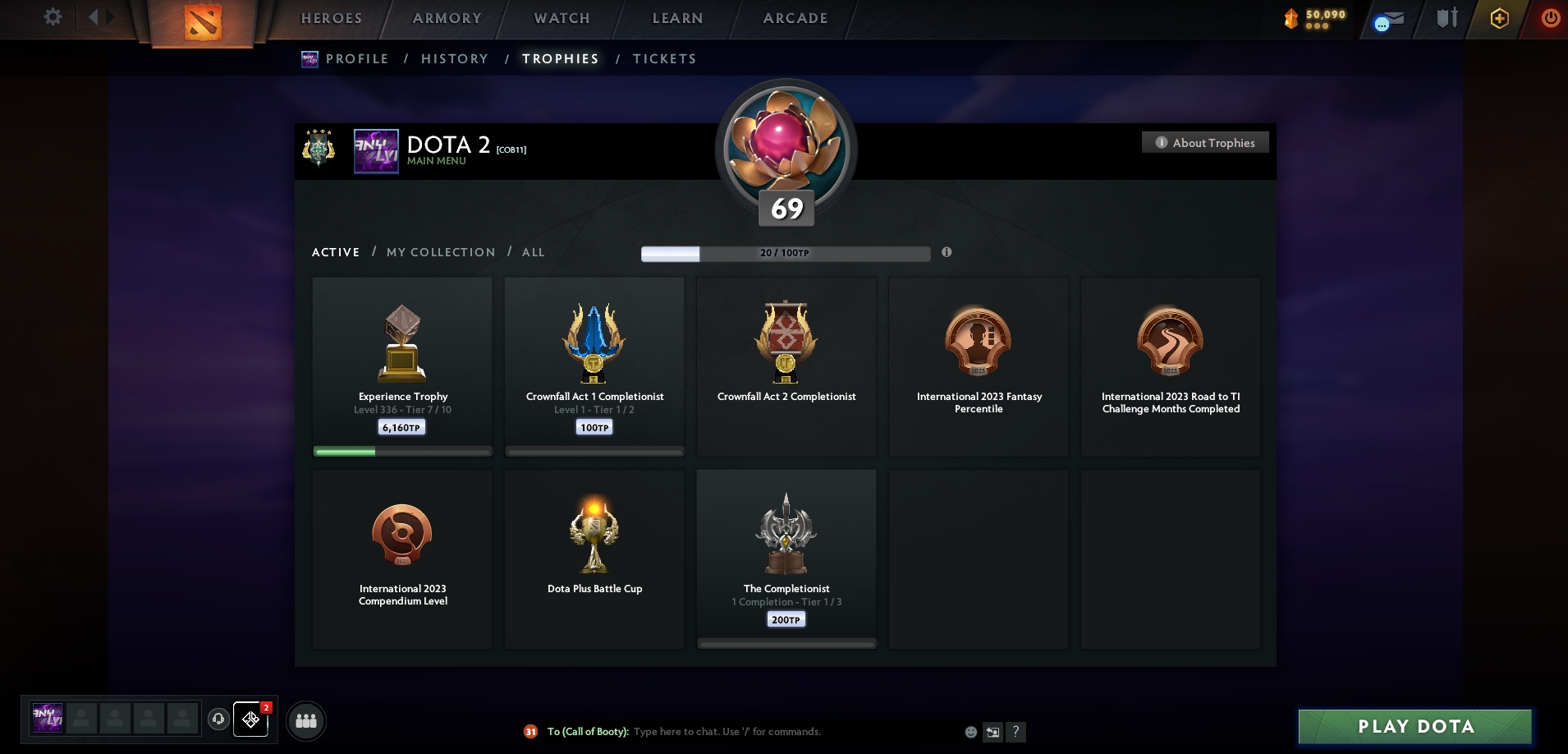Open the settings gear icon
1568x754 pixels.
[x=53, y=16]
